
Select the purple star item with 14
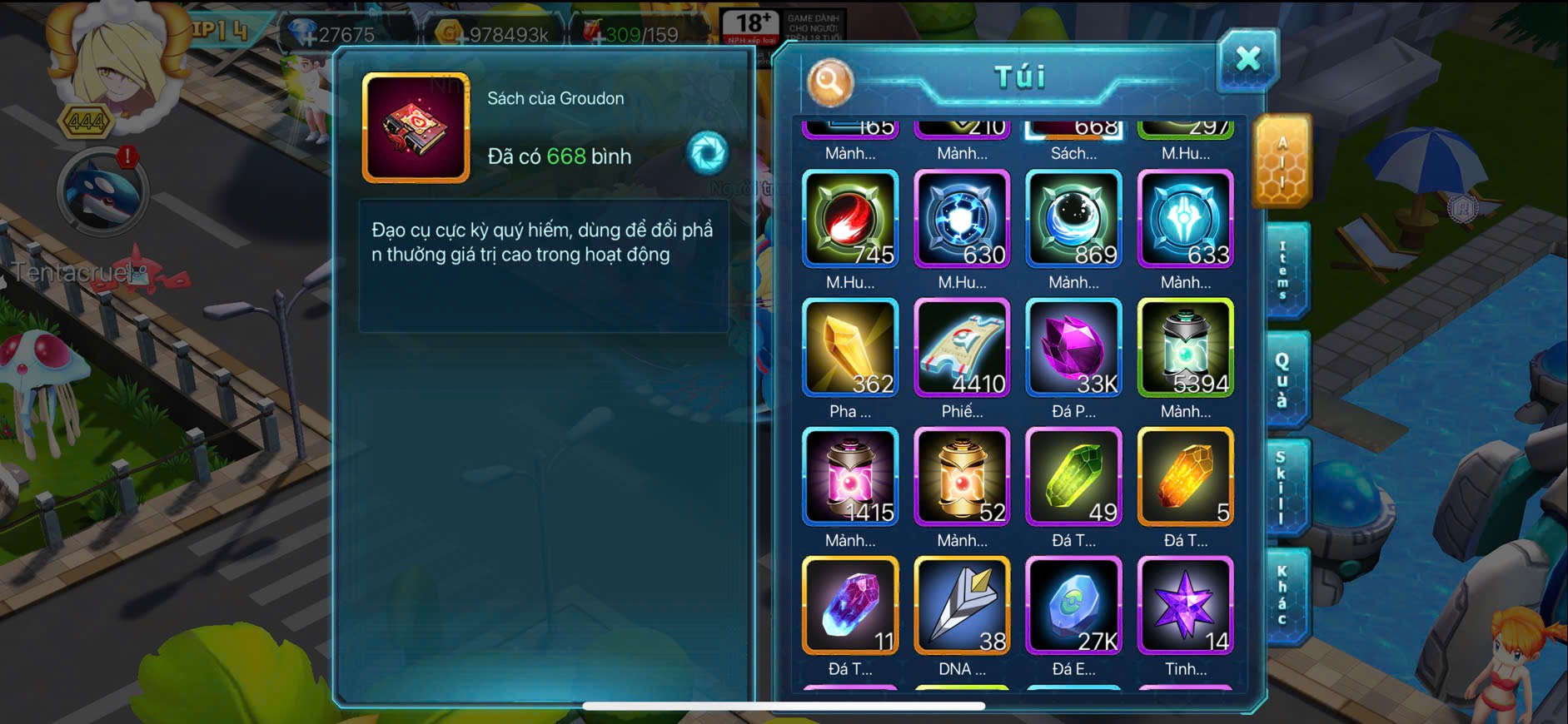coord(1185,605)
